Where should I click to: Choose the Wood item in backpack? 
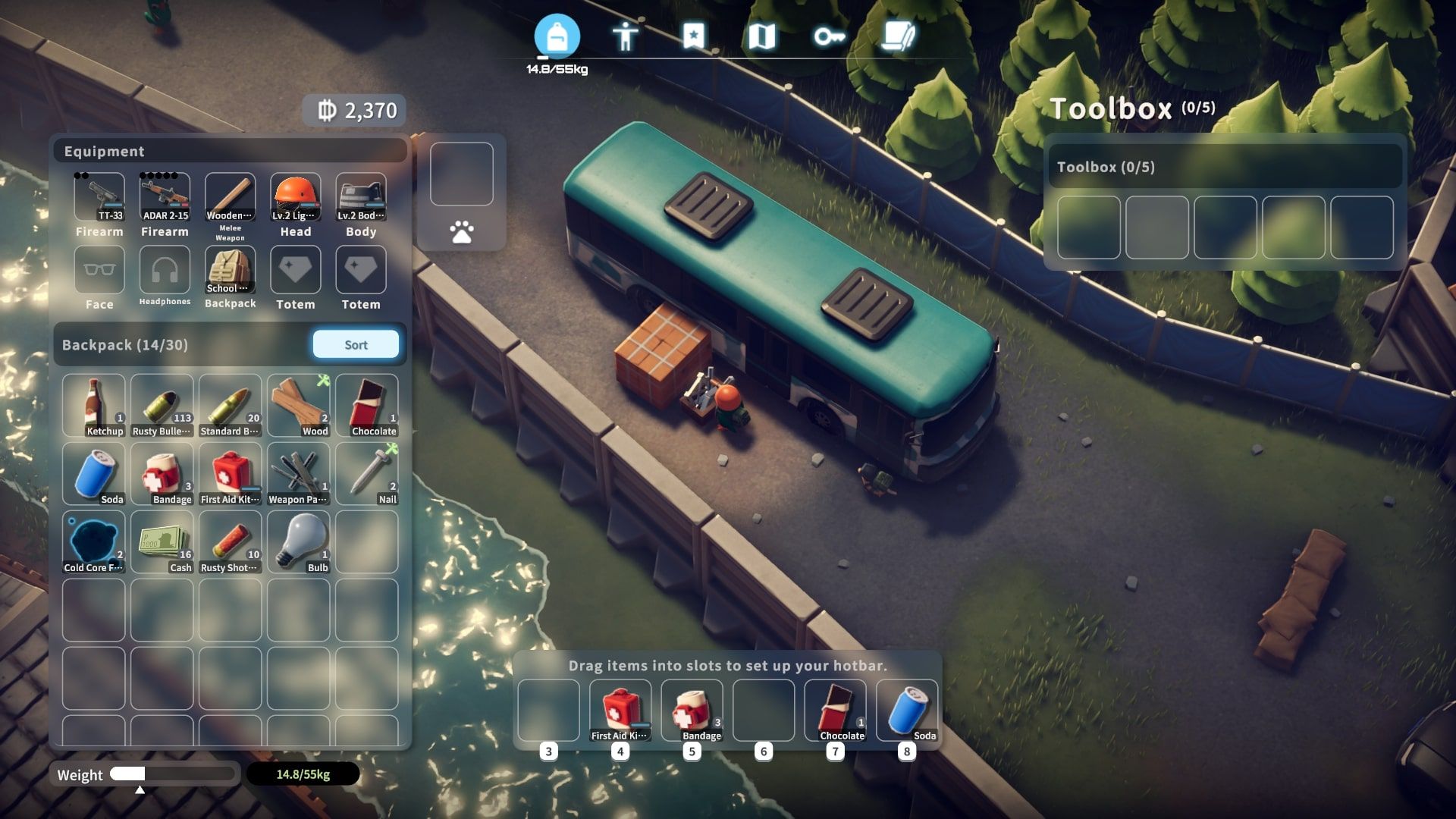click(299, 406)
